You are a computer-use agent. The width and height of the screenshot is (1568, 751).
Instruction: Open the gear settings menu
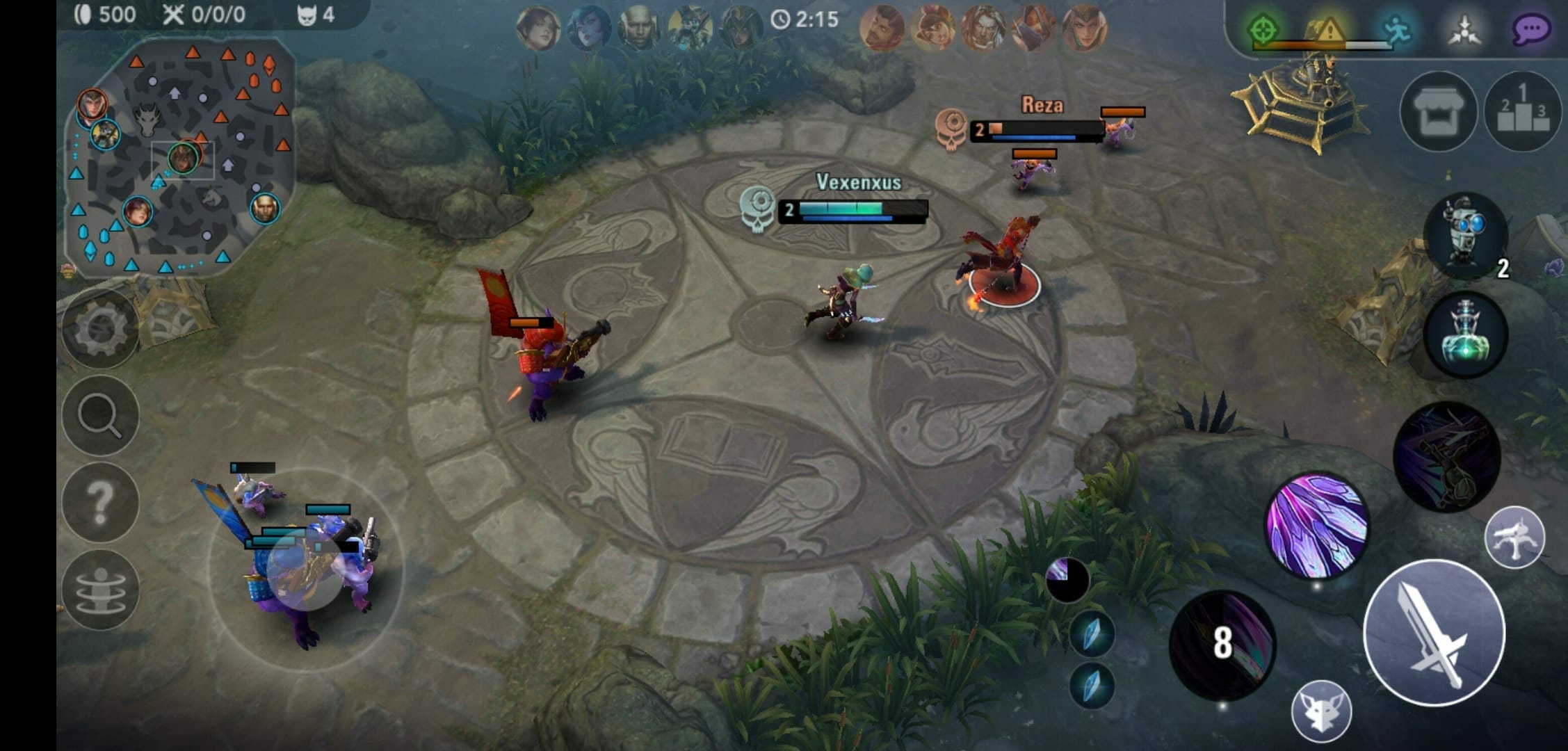tap(100, 329)
